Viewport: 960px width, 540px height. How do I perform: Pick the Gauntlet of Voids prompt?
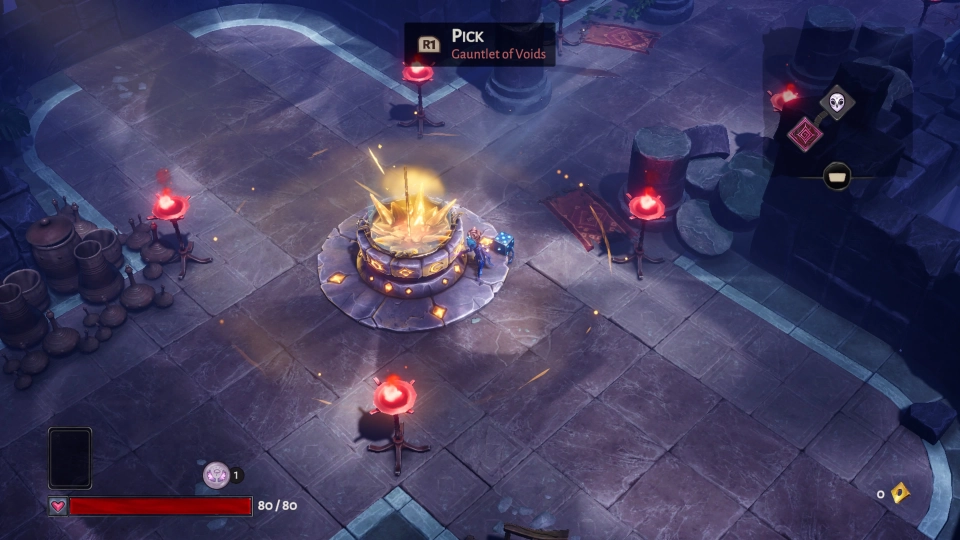[x=480, y=45]
